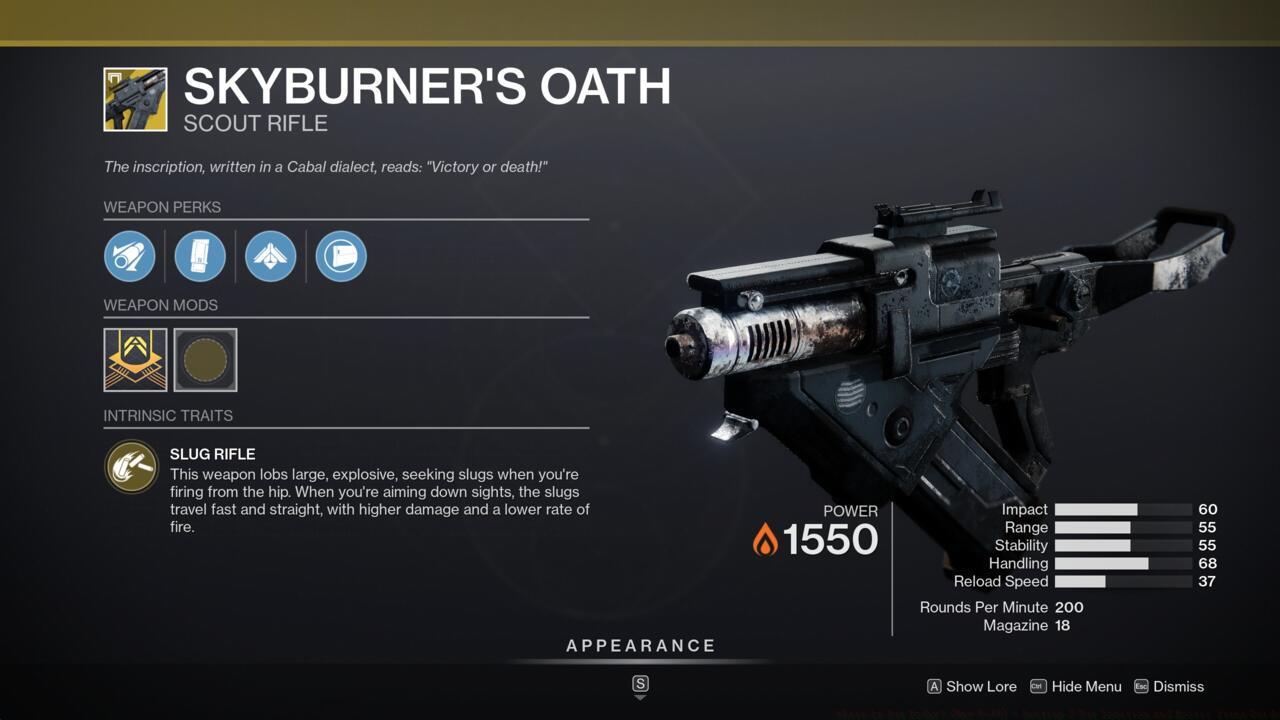Select the empty weapon mod socket
Image resolution: width=1280 pixels, height=720 pixels.
(205, 360)
